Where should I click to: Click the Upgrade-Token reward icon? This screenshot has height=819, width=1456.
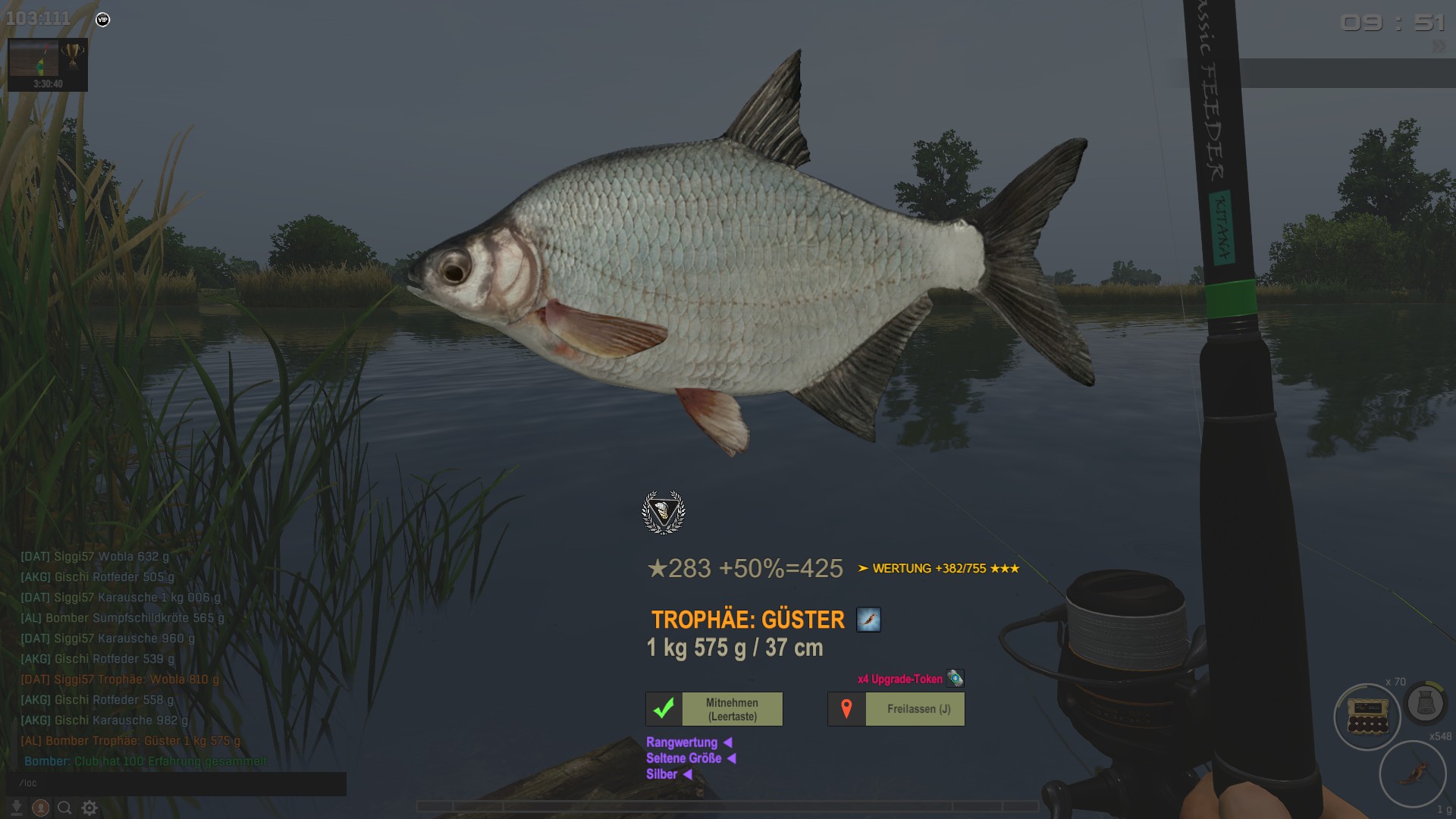click(x=955, y=678)
